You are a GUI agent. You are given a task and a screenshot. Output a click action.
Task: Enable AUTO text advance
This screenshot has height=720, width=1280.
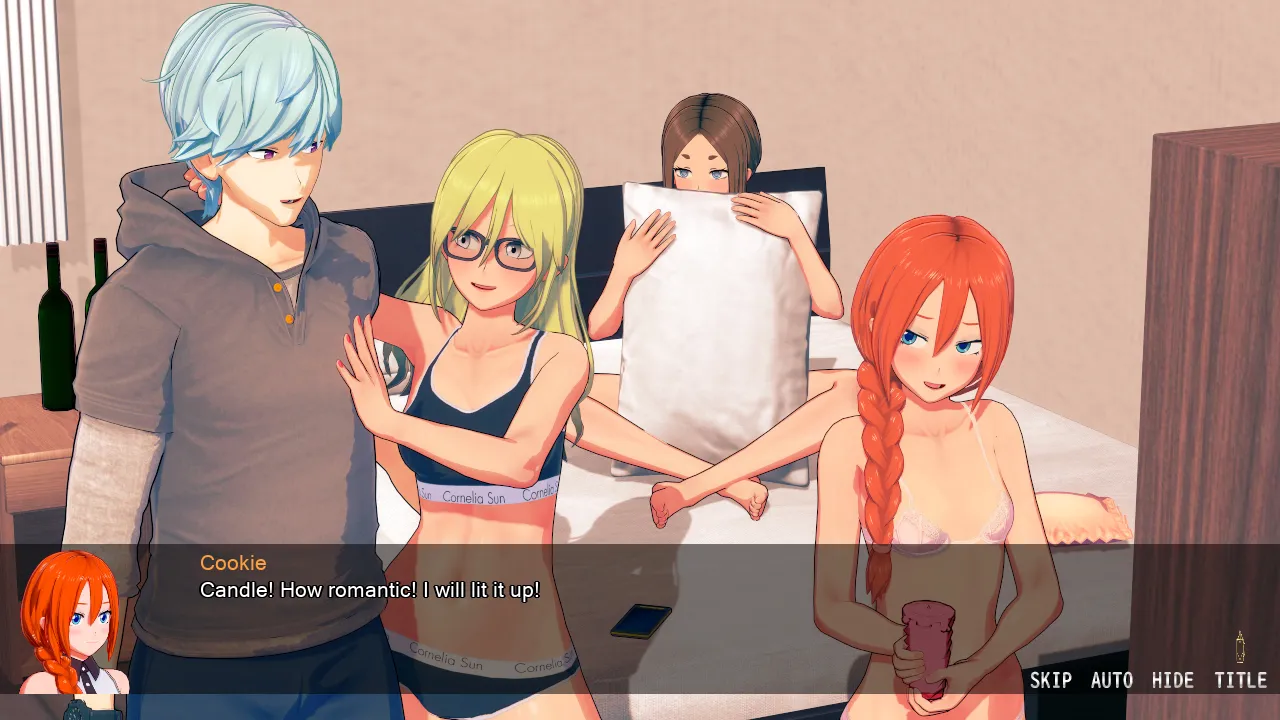click(x=1111, y=681)
